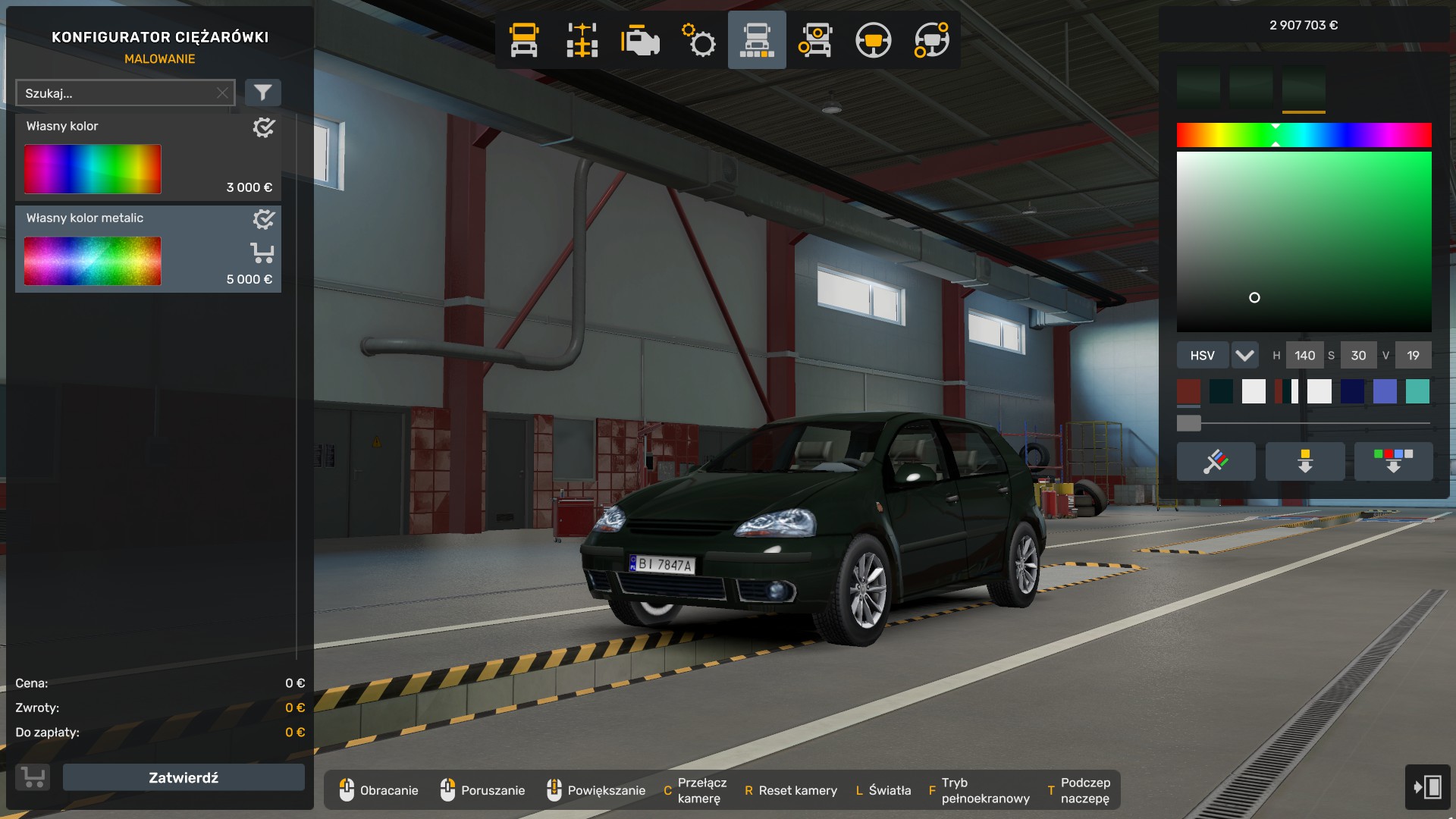Click the exit door icon button

[x=1427, y=786]
